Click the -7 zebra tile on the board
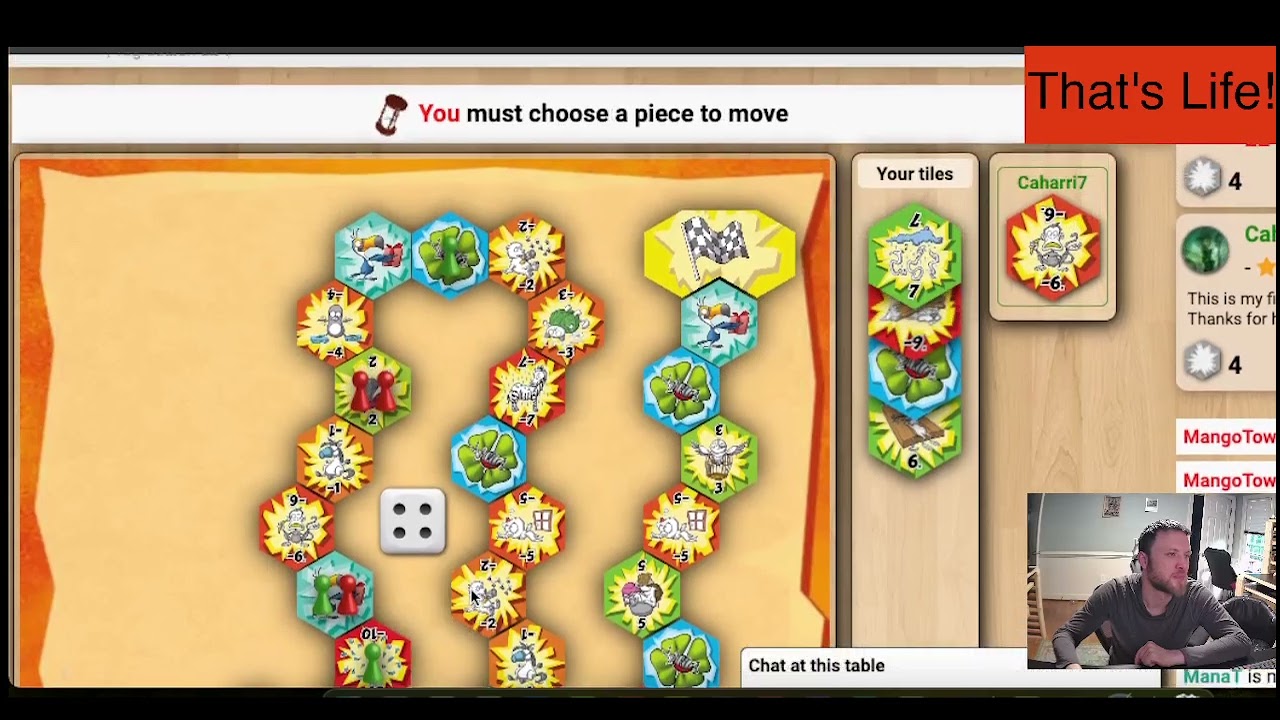This screenshot has width=1280, height=720. pyautogui.click(x=527, y=389)
